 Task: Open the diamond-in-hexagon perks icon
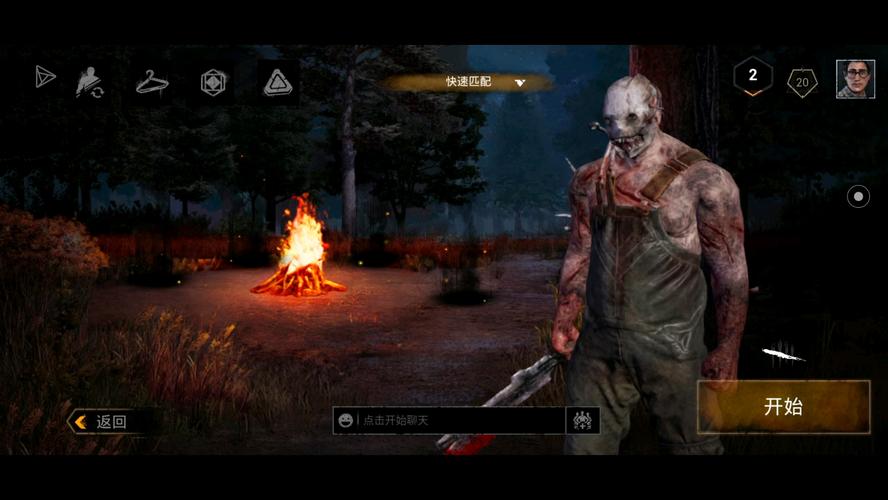click(x=213, y=82)
